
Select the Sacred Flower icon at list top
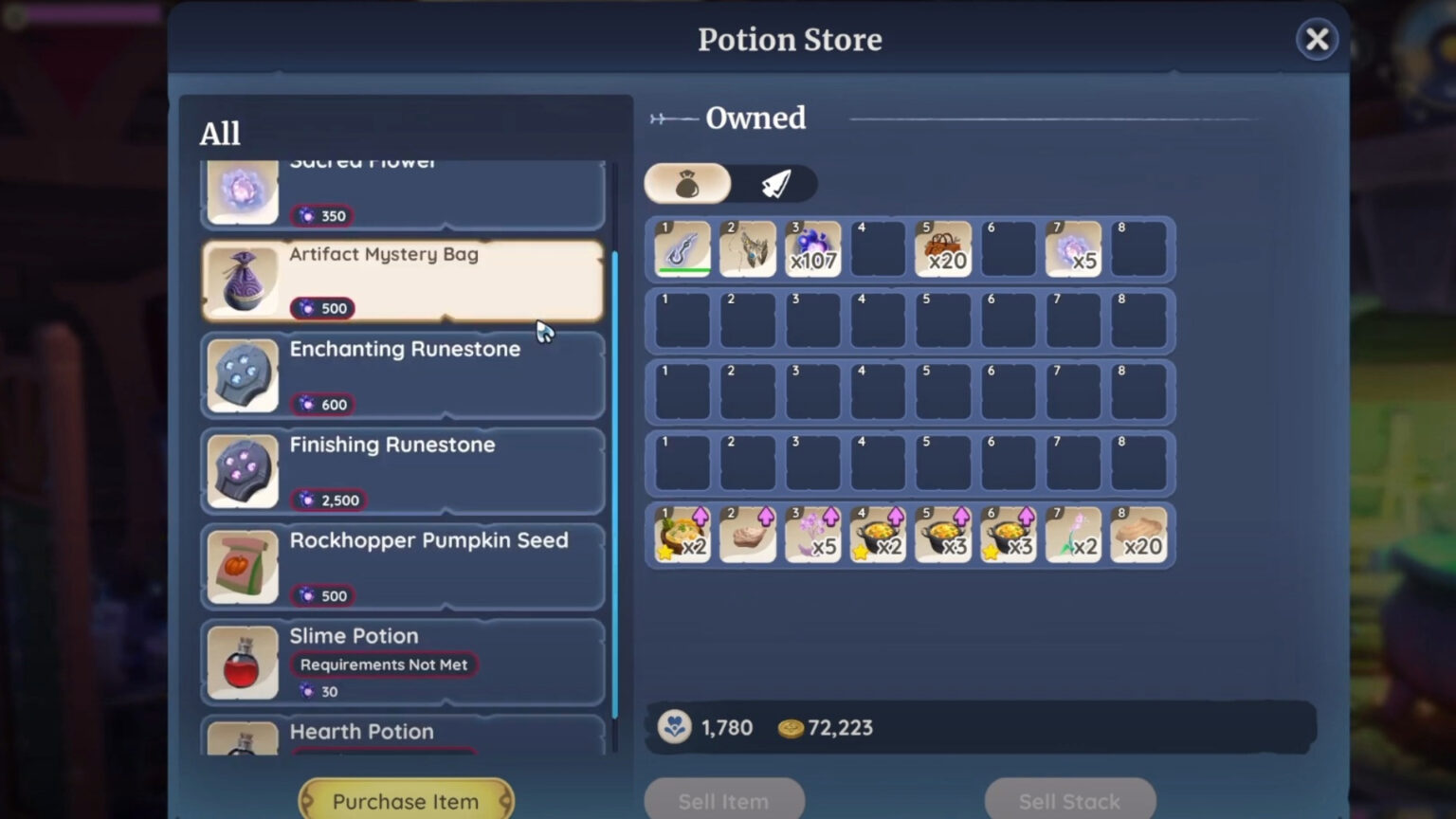(242, 190)
